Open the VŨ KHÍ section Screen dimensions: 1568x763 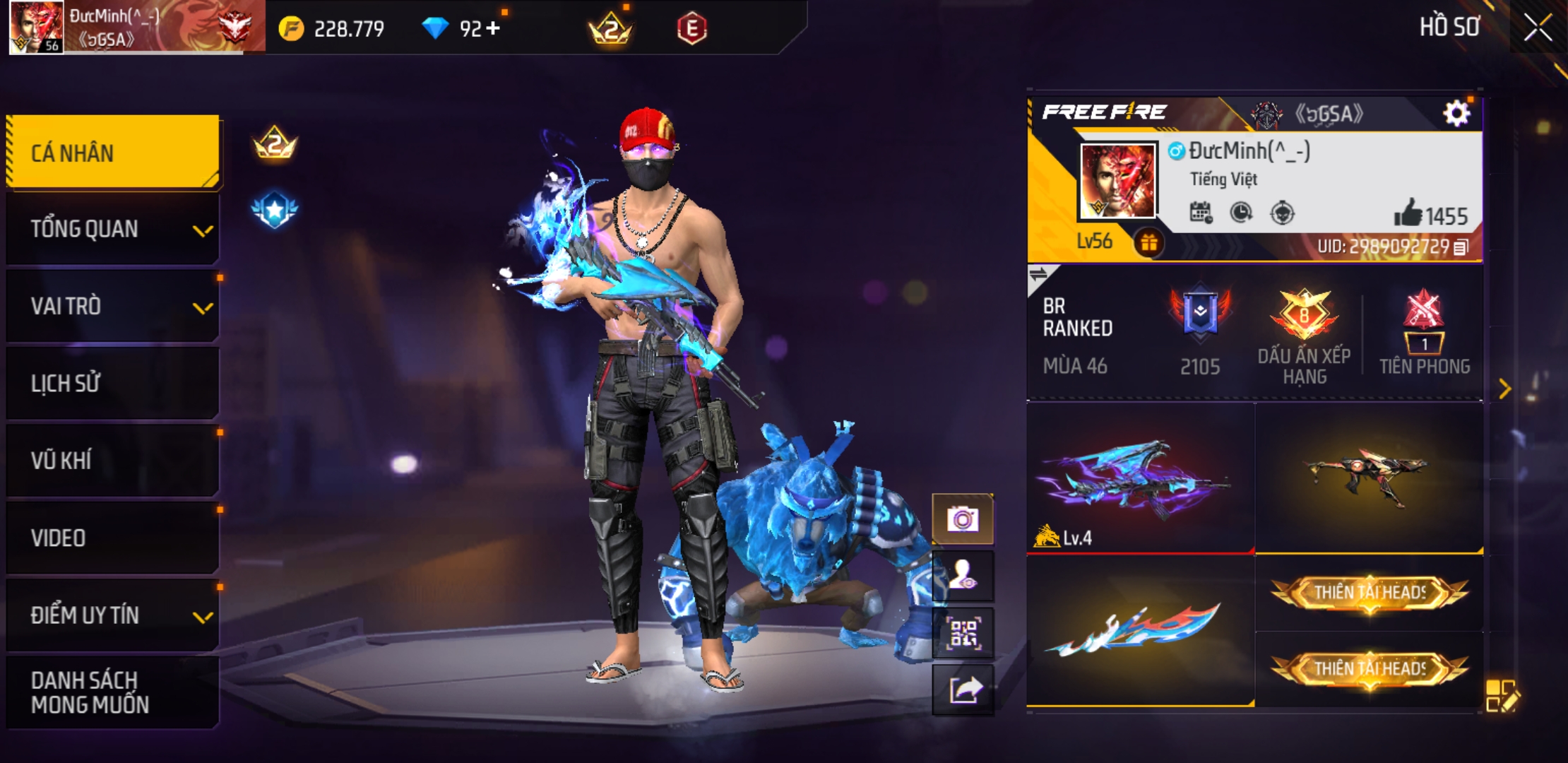click(x=113, y=461)
